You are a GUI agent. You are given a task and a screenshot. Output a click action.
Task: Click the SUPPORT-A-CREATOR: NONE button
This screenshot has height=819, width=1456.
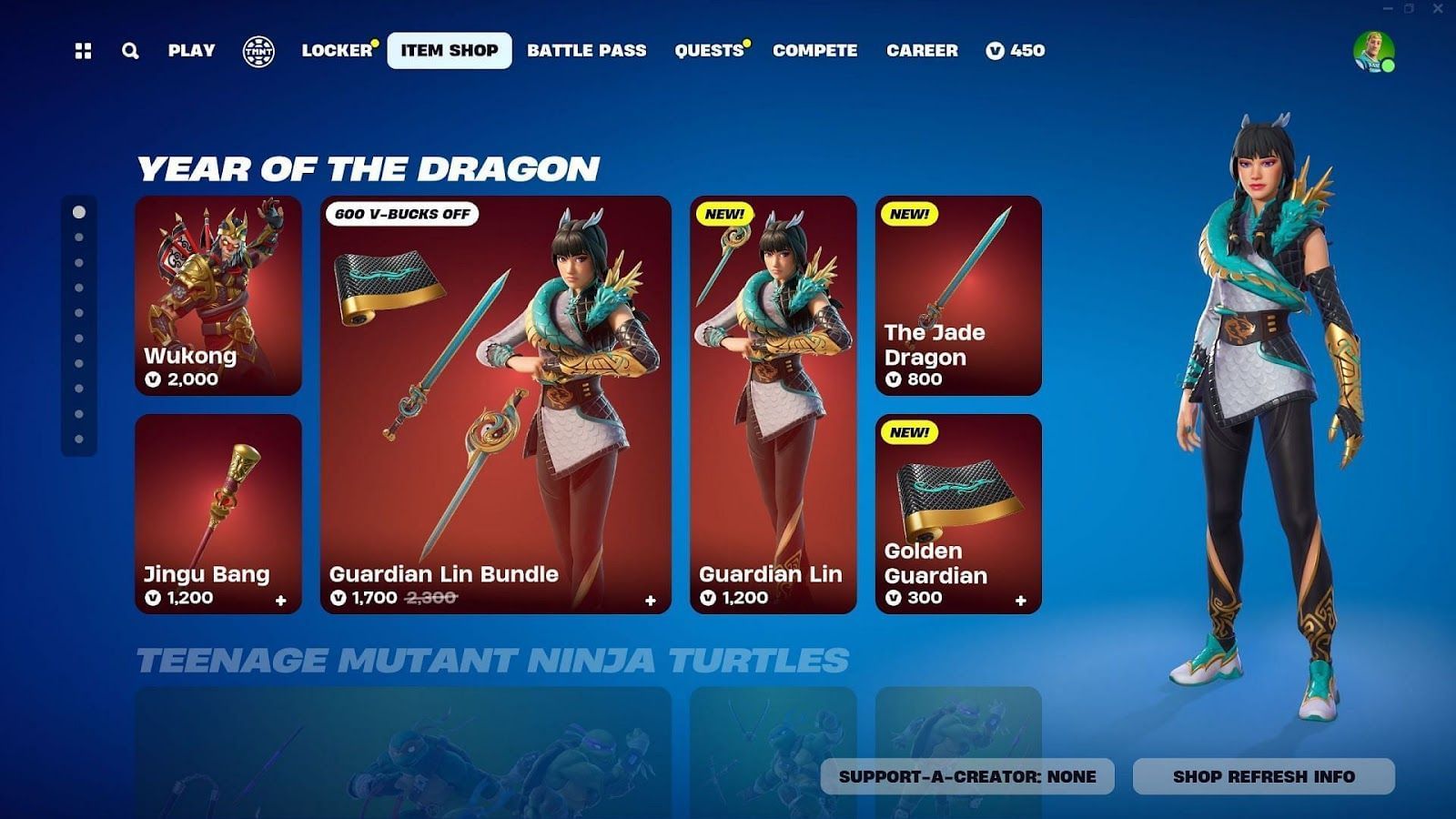tap(970, 778)
